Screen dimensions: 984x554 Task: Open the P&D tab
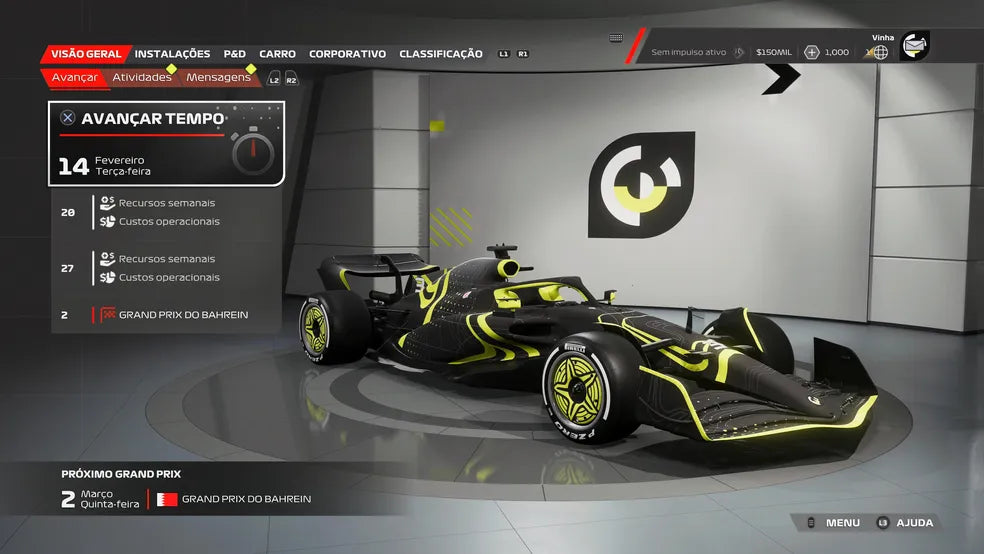[234, 54]
